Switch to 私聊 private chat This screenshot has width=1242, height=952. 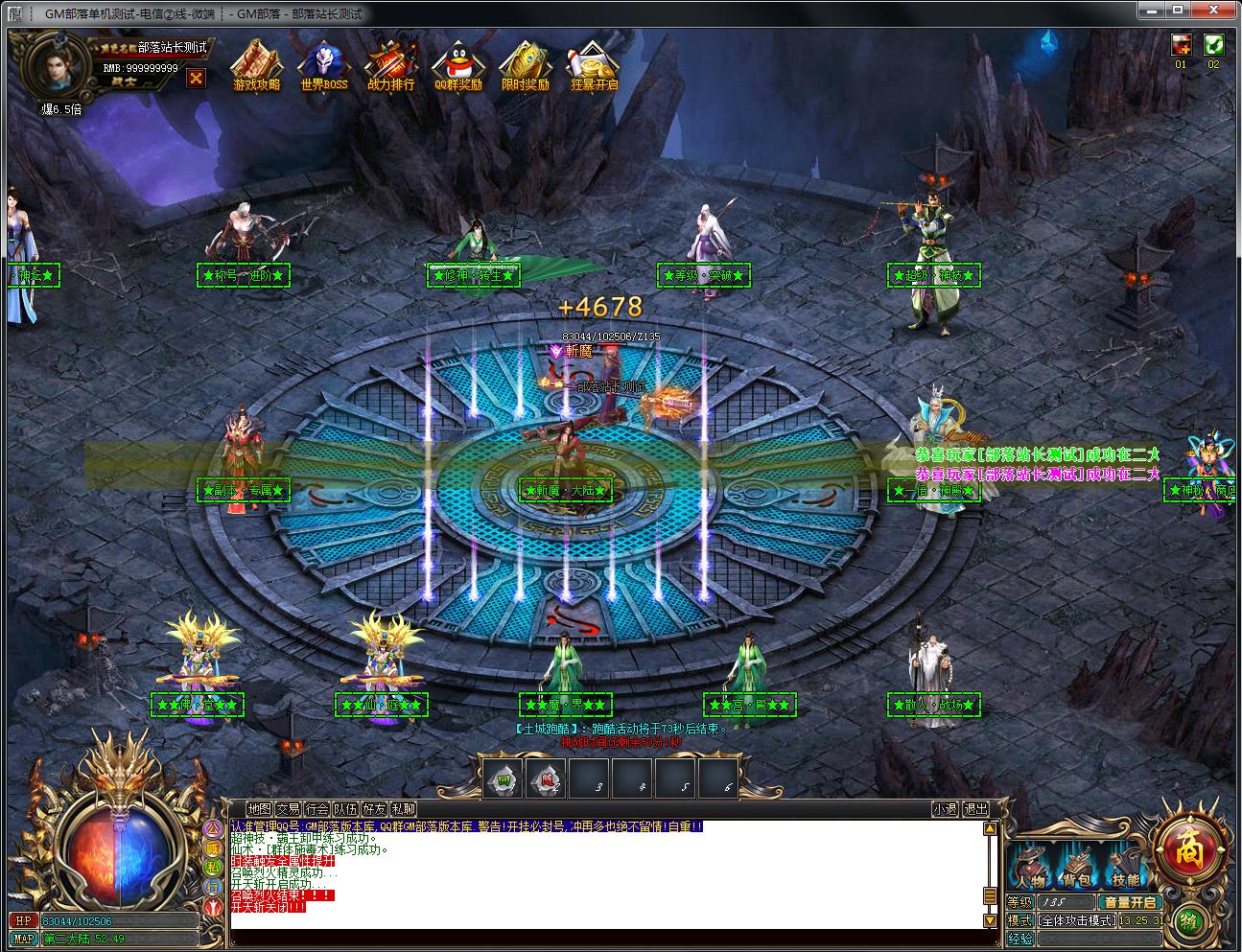pos(404,809)
